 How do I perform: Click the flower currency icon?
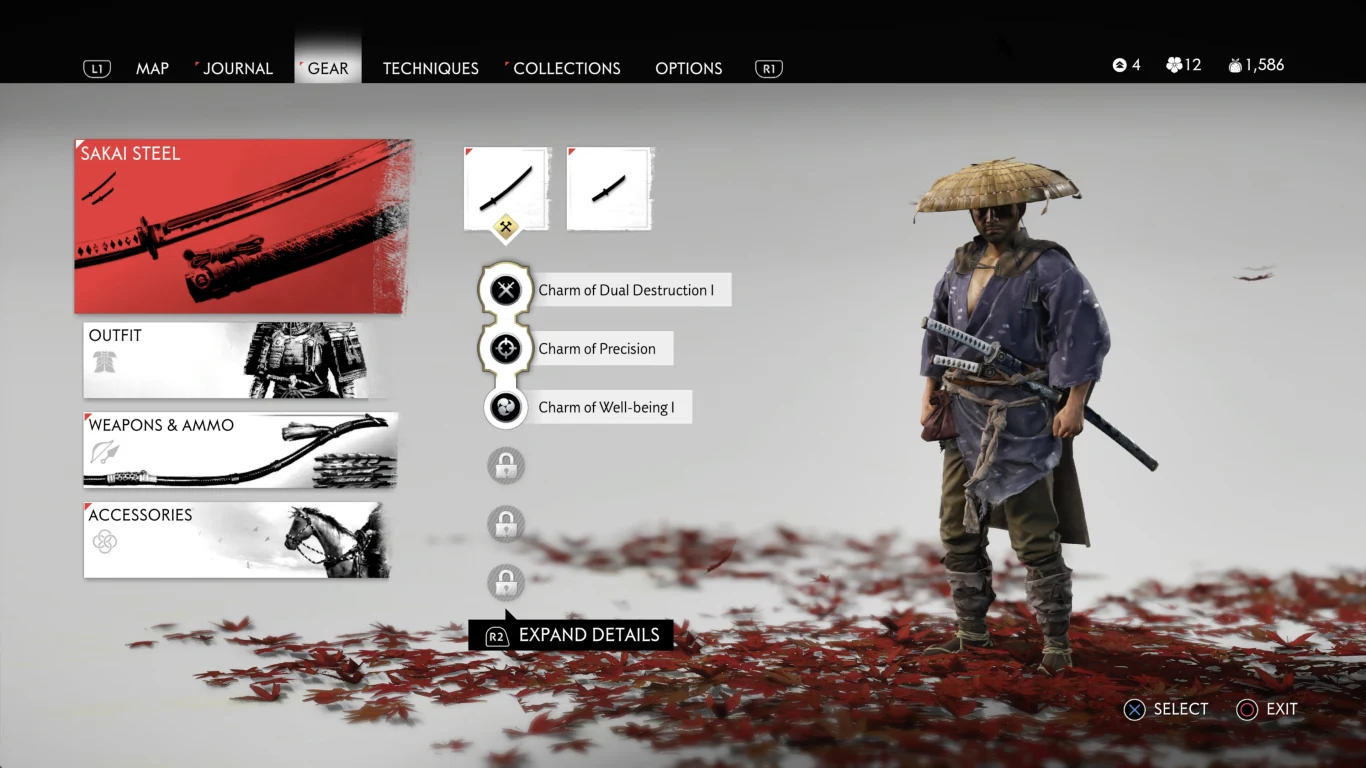click(x=1173, y=64)
